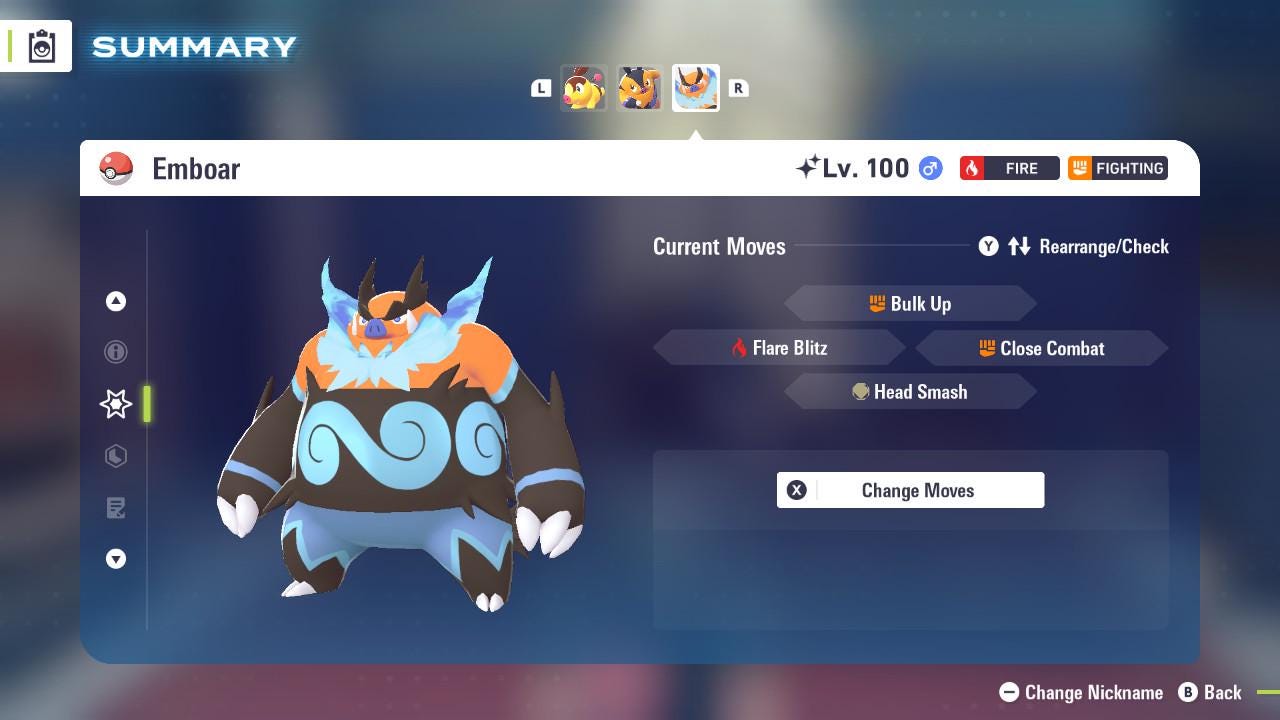
Task: Switch to Pignite's summary thumbnail
Action: point(639,88)
